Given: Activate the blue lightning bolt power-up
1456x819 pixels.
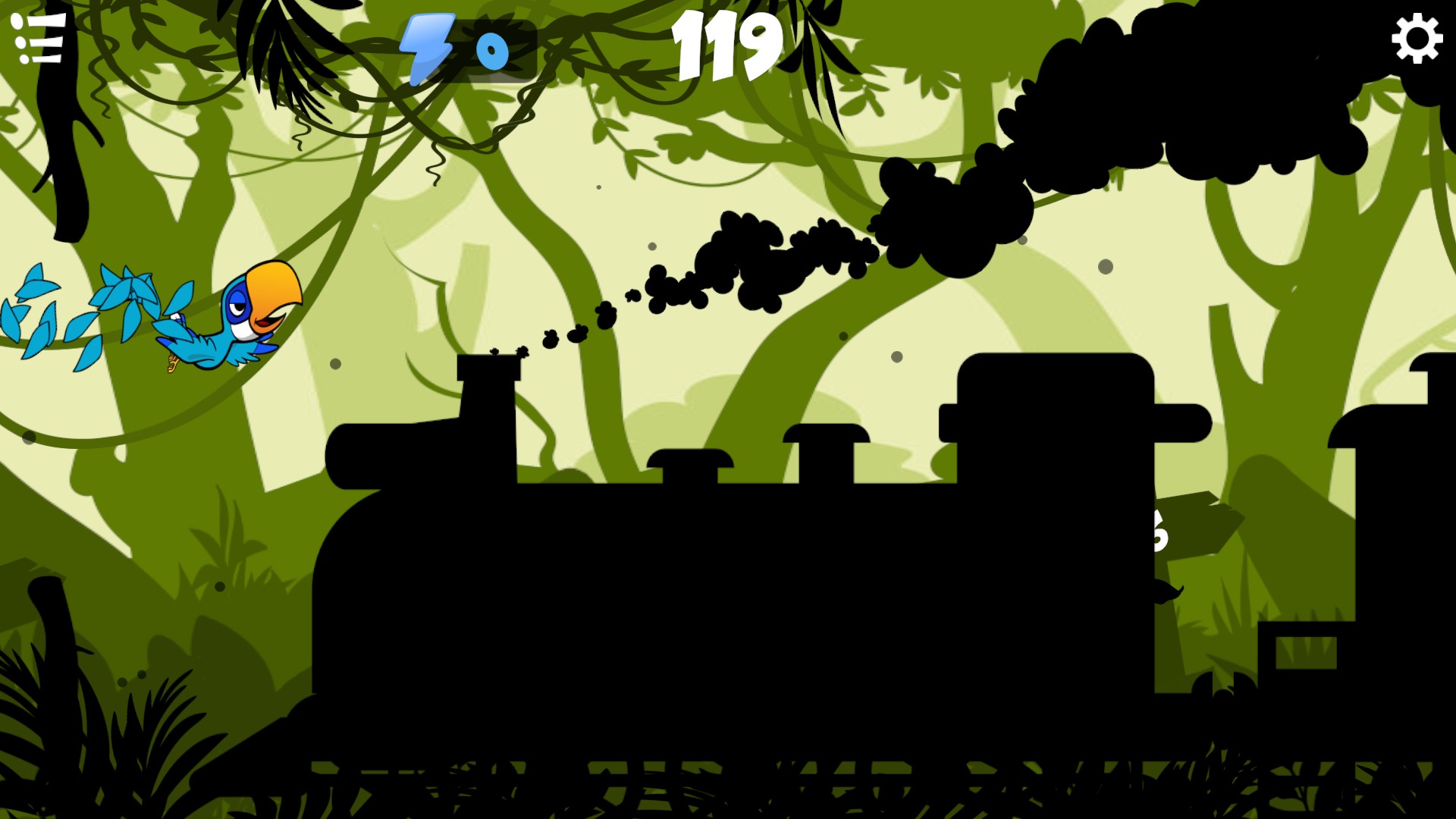Looking at the screenshot, I should click(426, 49).
